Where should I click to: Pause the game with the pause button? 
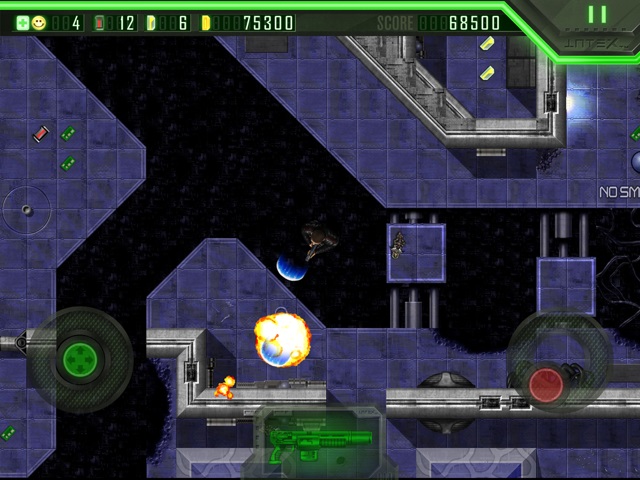click(597, 15)
